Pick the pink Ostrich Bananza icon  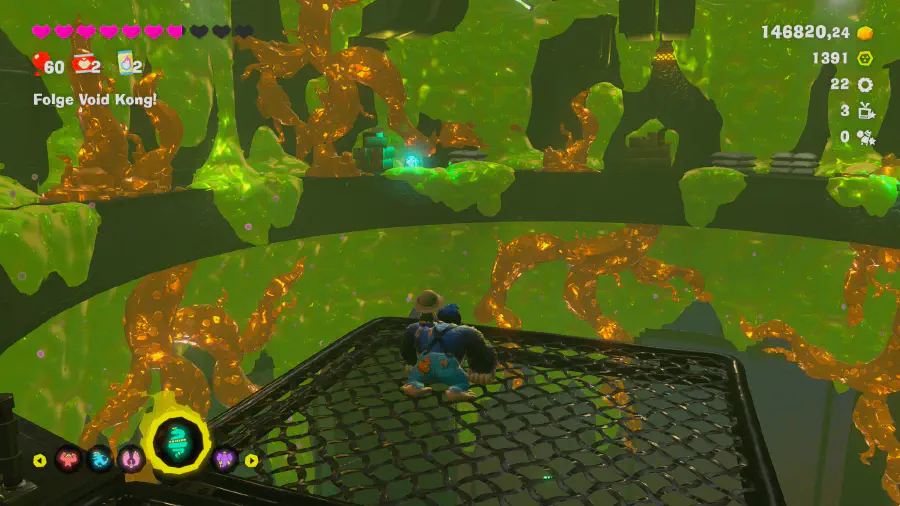click(x=131, y=460)
